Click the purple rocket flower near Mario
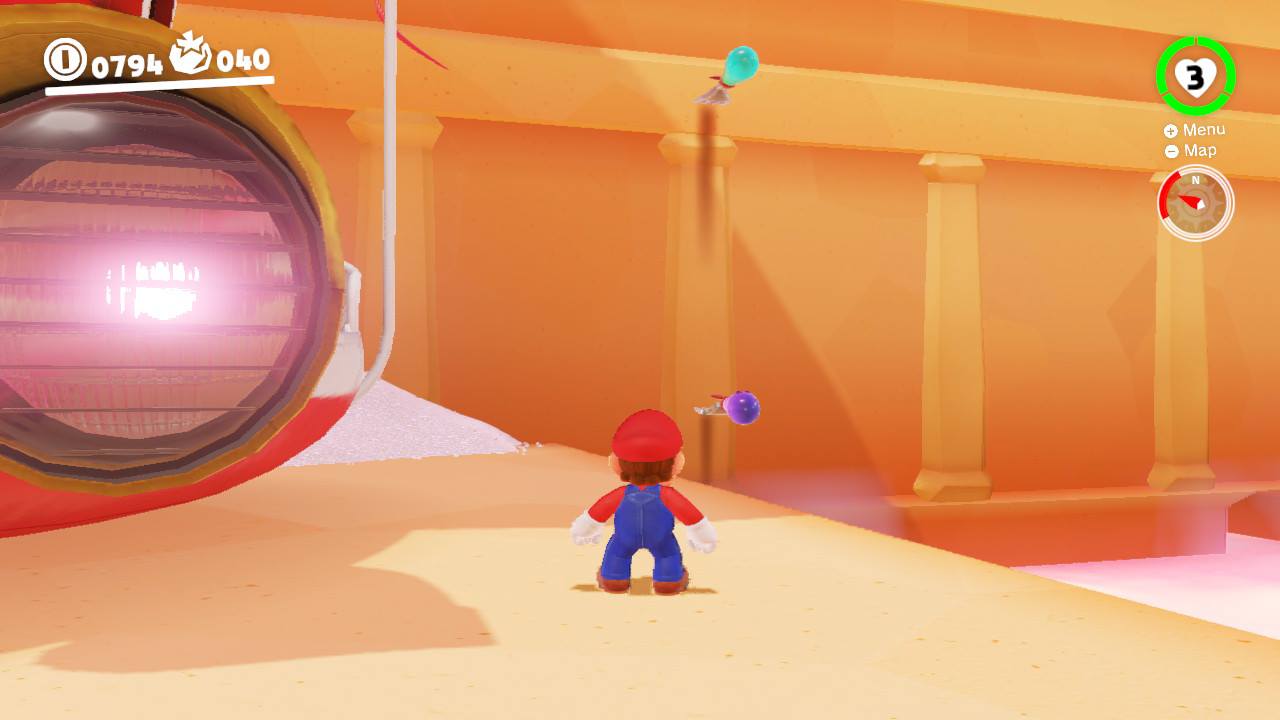Screen dimensions: 1280x720 741,408
